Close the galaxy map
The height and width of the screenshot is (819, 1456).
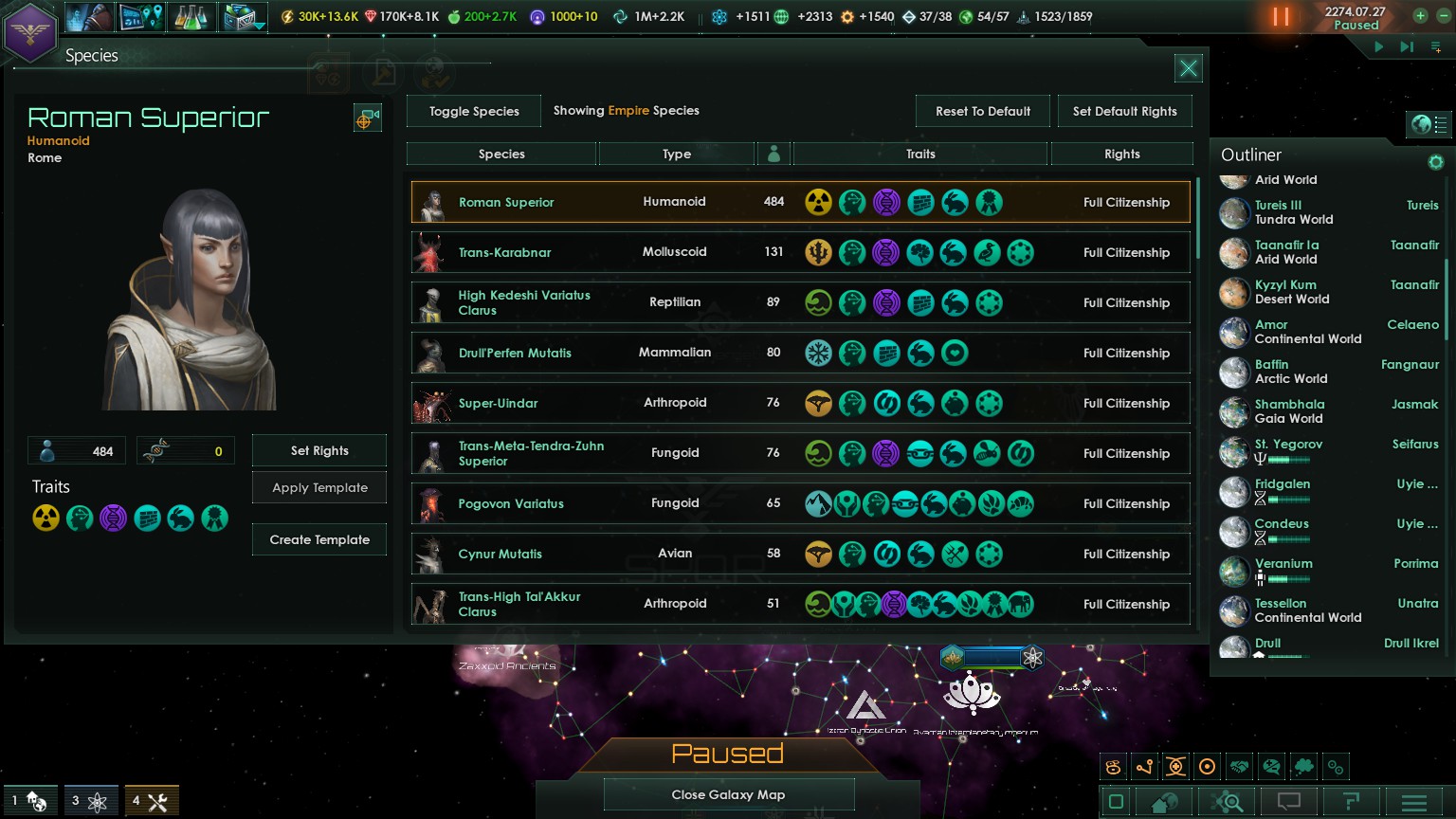728,794
